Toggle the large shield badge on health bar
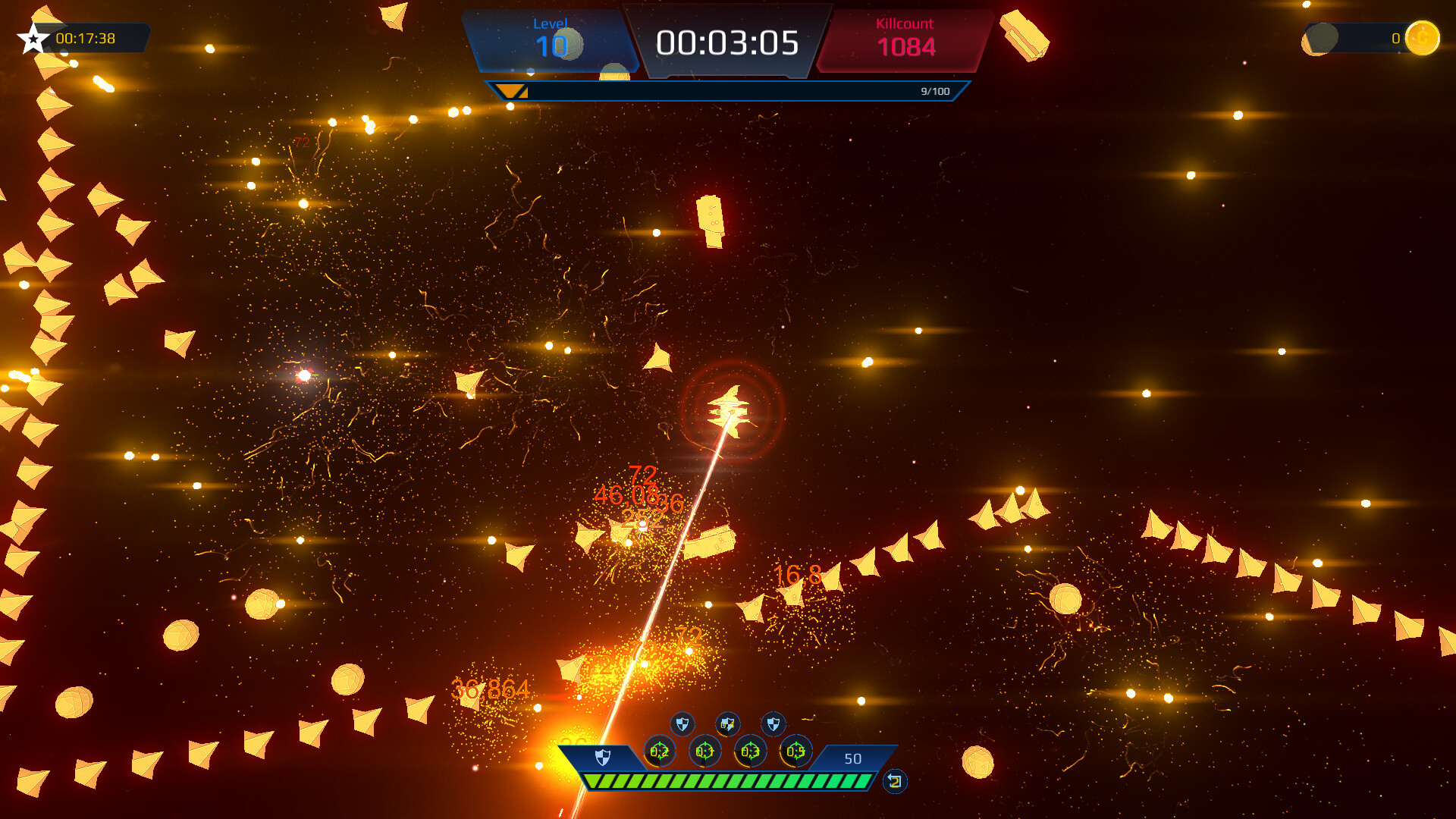Image resolution: width=1456 pixels, height=819 pixels. tap(603, 756)
